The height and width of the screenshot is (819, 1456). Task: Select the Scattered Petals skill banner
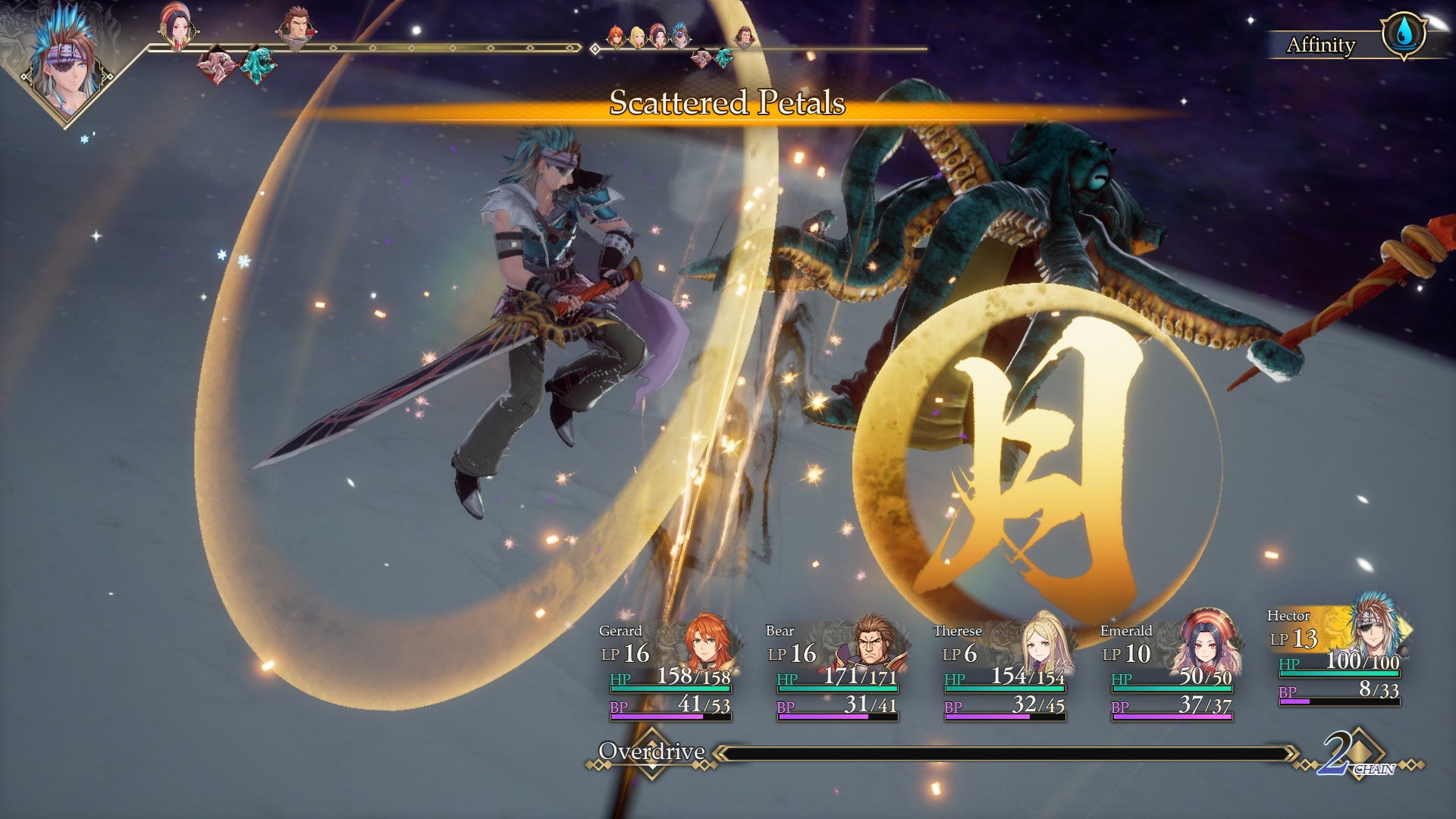[724, 105]
